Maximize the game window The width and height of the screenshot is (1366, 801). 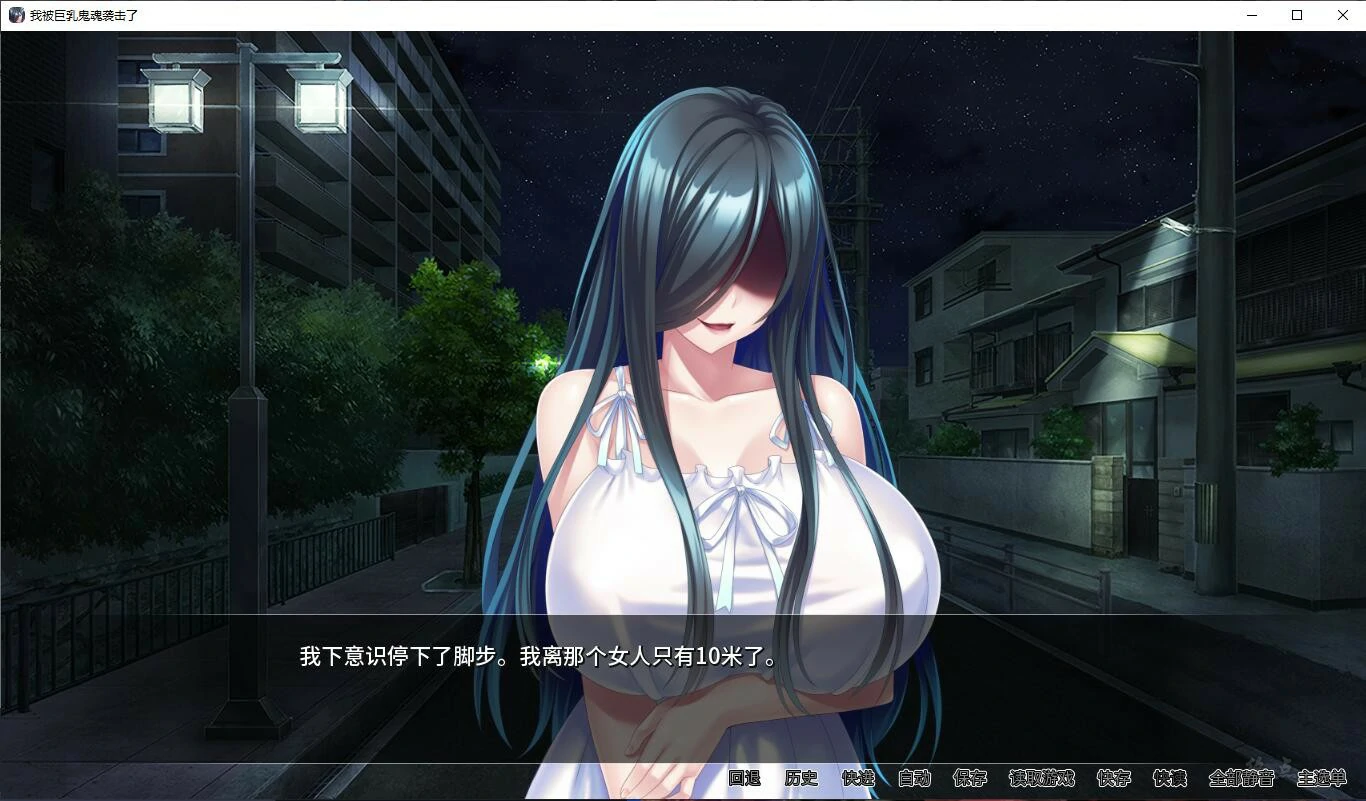(x=1297, y=15)
